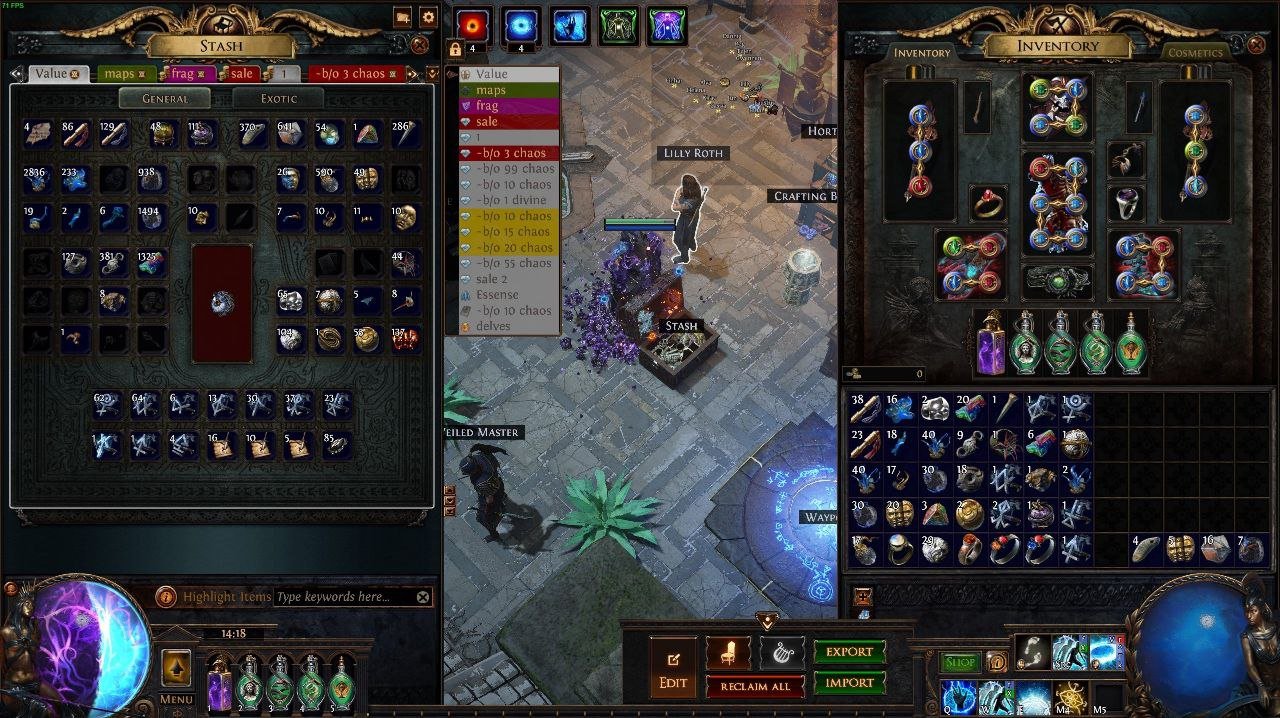Close the Stash panel
The height and width of the screenshot is (718, 1280).
coord(420,45)
